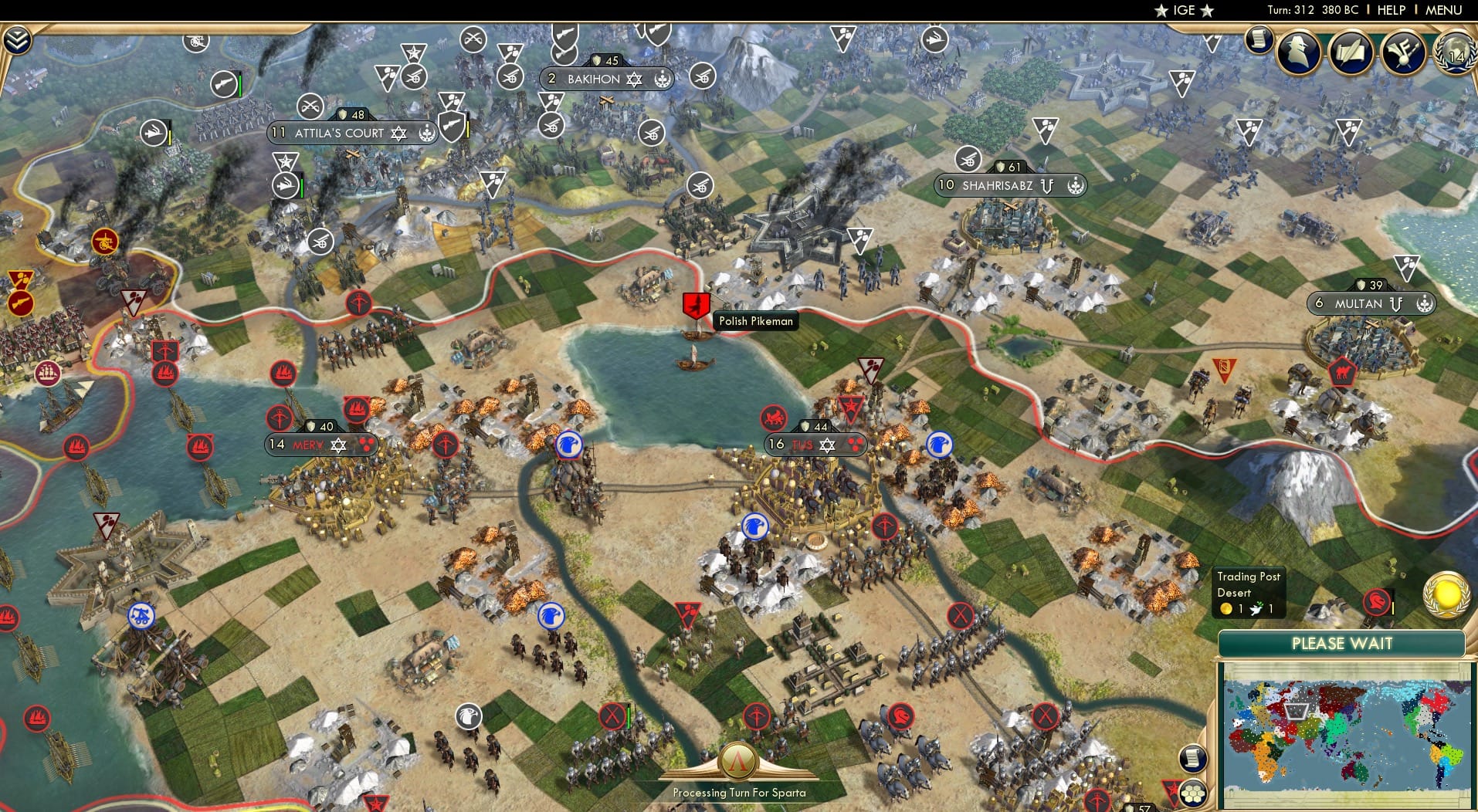The image size is (1478, 812).
Task: Toggle Strategic View with the hexagon icon
Action: pyautogui.click(x=1194, y=792)
